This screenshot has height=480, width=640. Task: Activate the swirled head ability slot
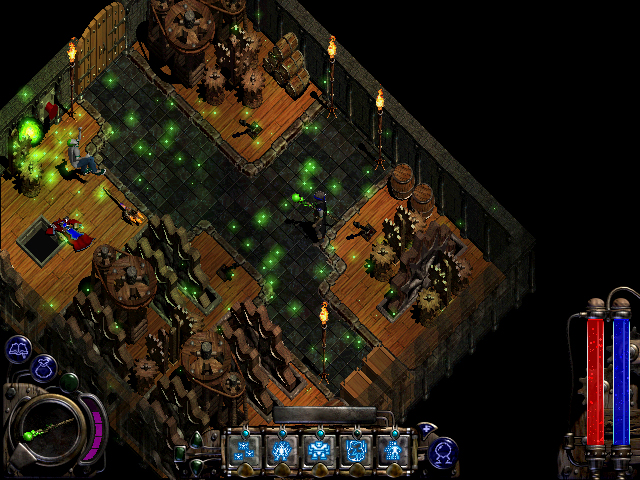pos(357,450)
